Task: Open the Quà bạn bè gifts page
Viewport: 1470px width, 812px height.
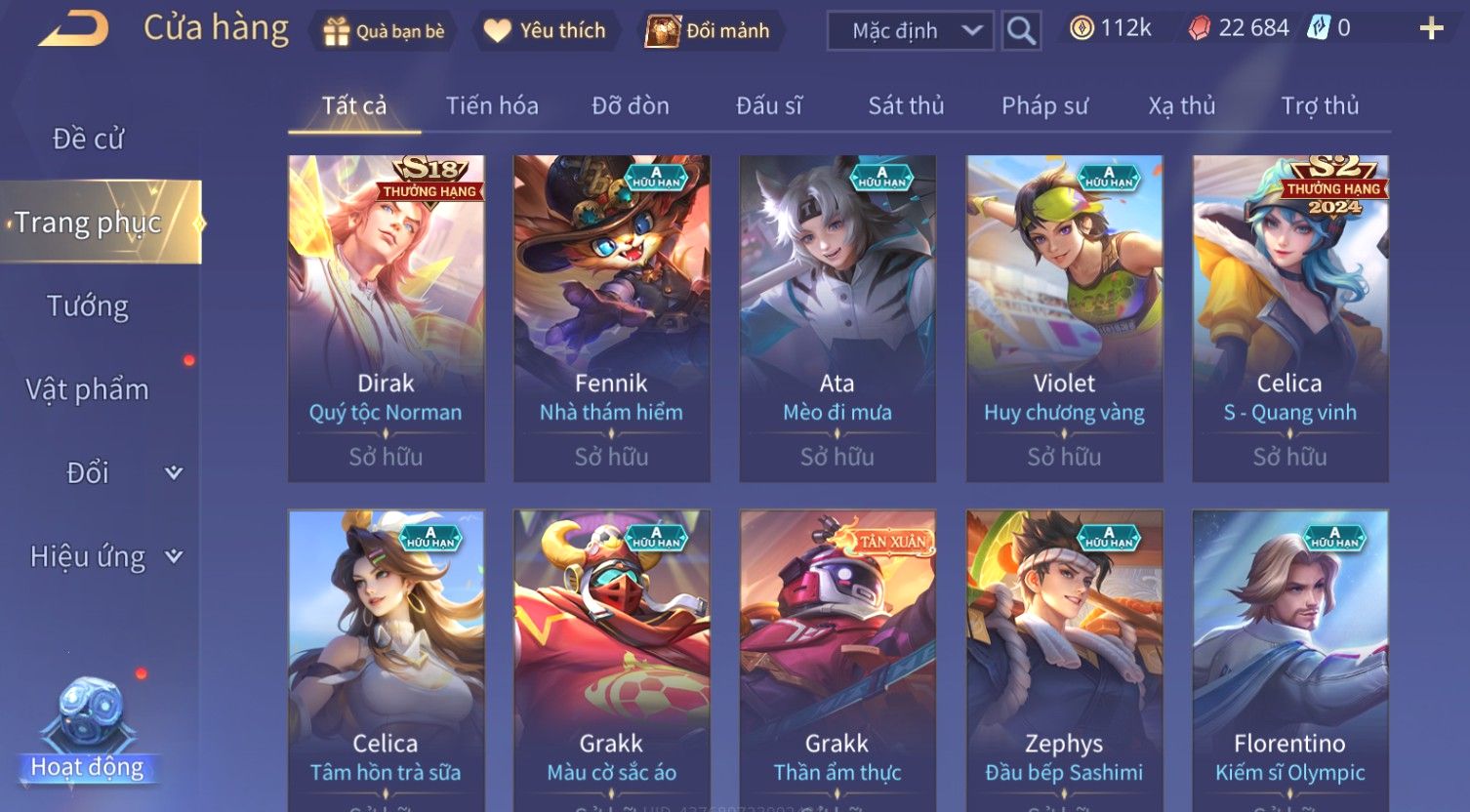Action: (384, 31)
